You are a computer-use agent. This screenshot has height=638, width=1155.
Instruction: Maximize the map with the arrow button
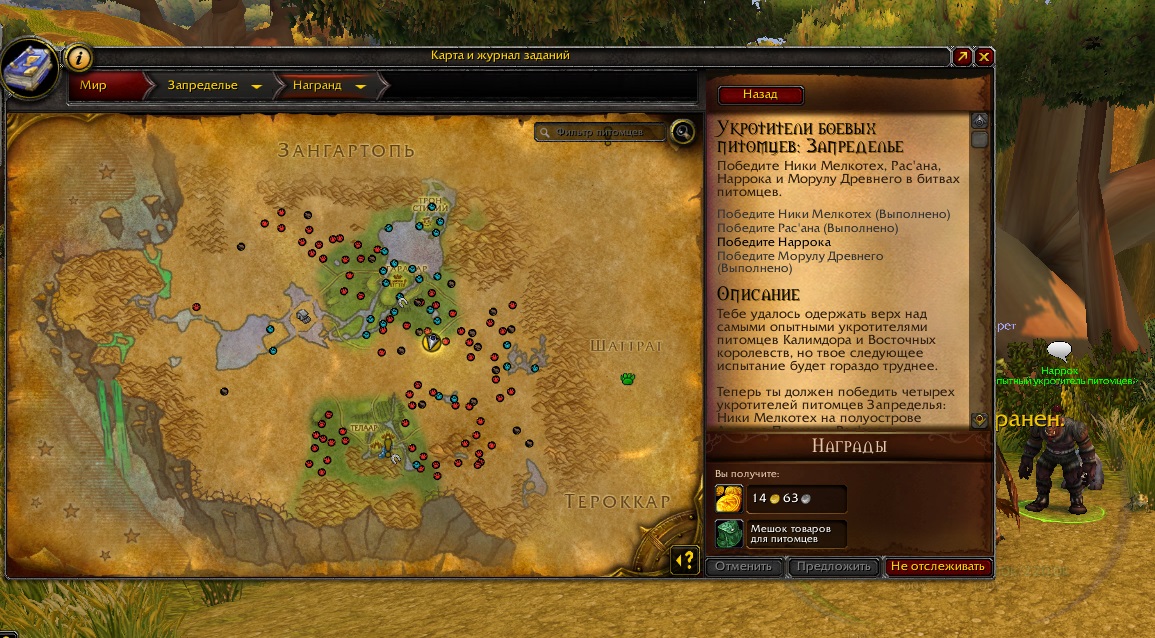[x=962, y=57]
